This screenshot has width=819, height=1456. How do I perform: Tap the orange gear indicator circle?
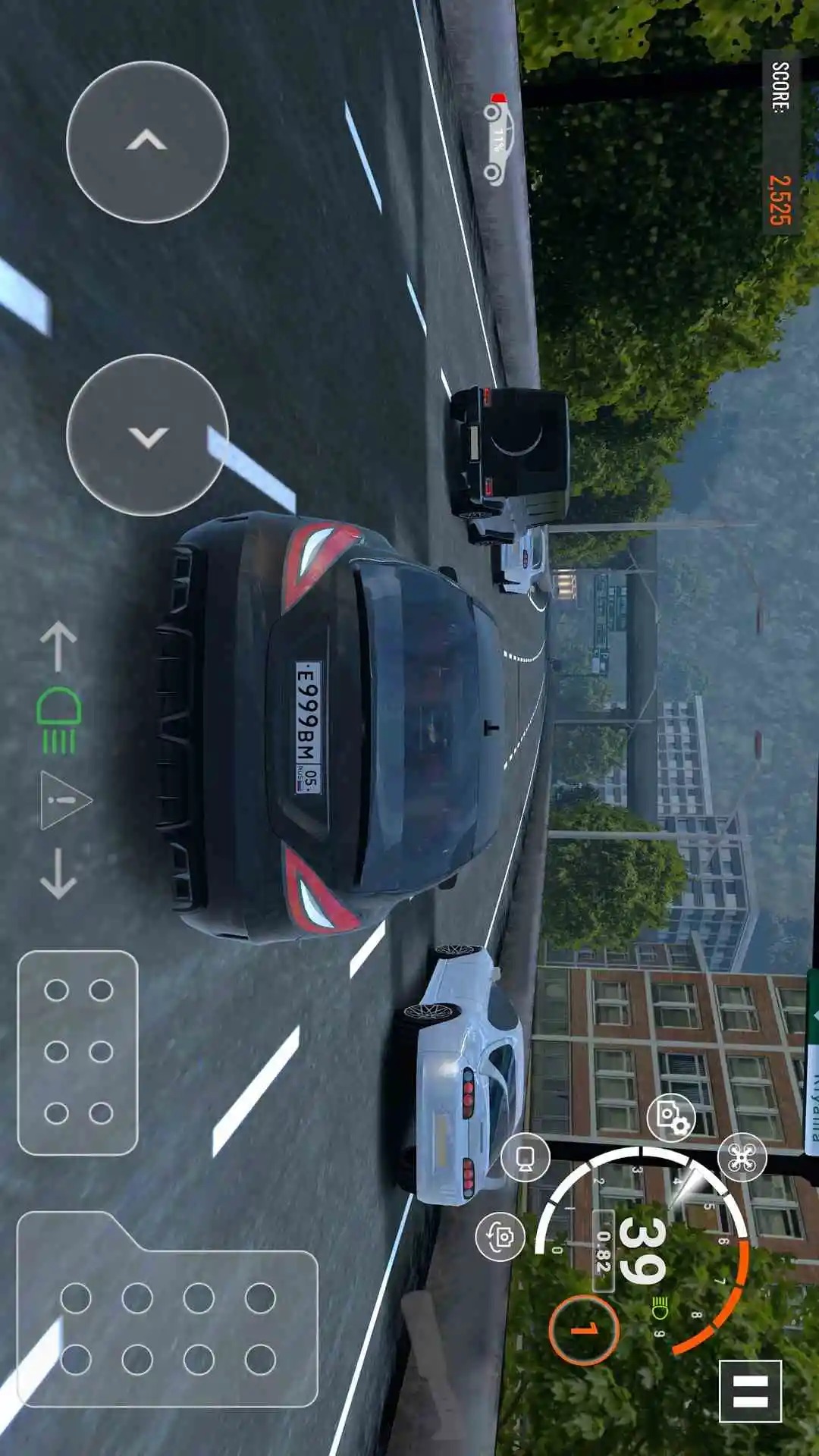[x=584, y=1329]
